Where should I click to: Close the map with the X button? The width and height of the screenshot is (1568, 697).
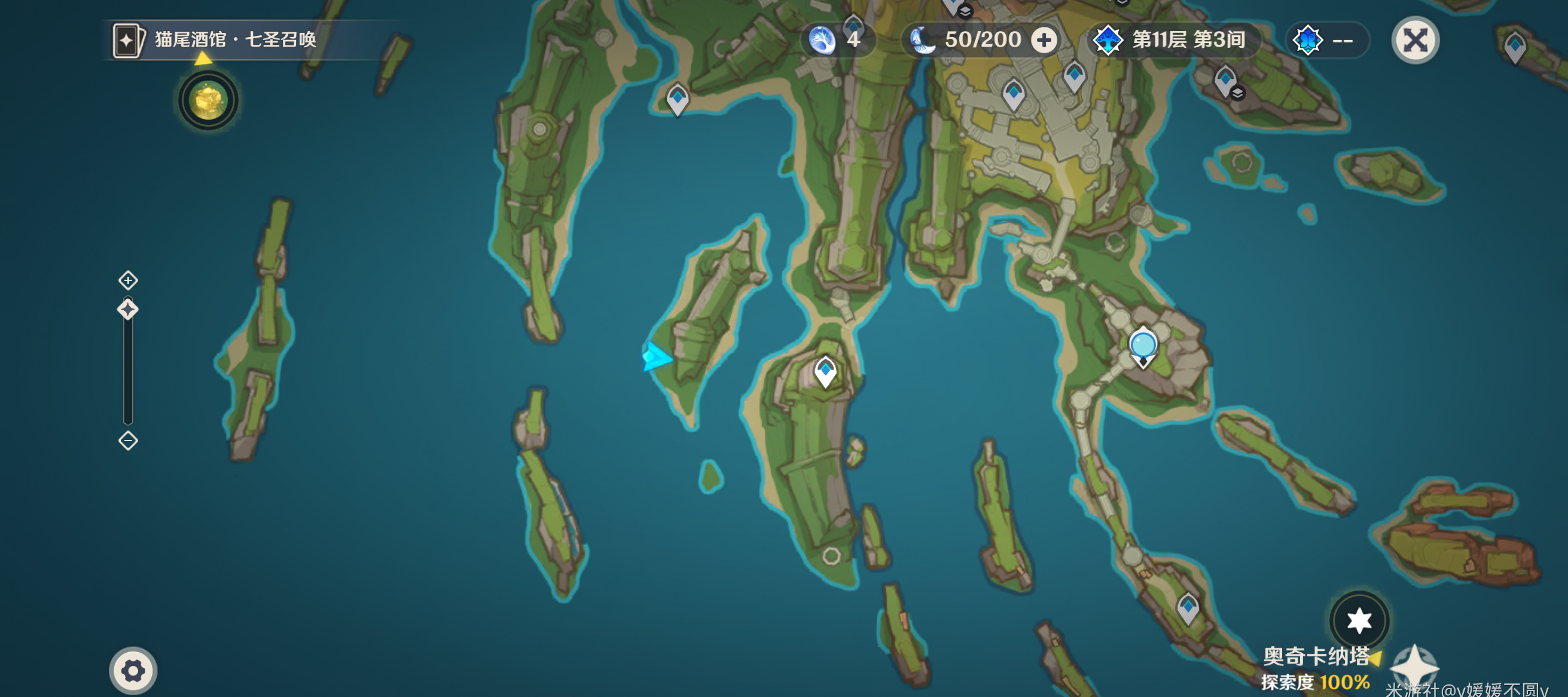(1415, 41)
